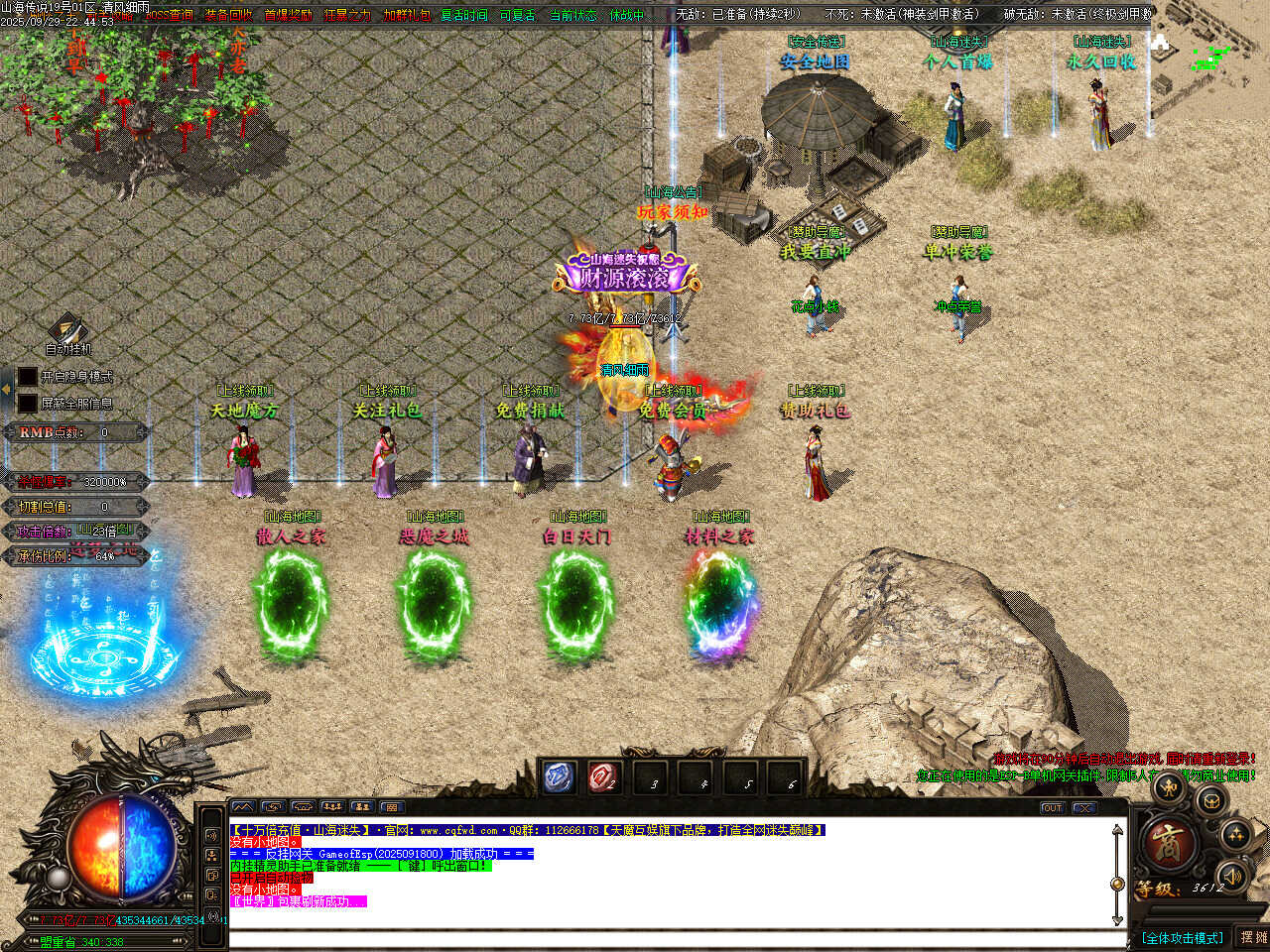
Task: Check 当前状态 current status
Action: coord(573,15)
